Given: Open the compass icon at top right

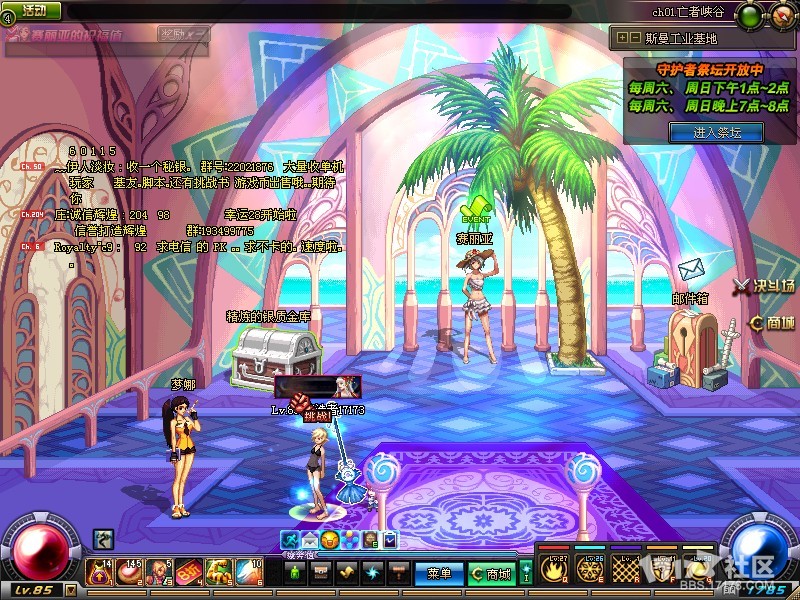Looking at the screenshot, I should pyautogui.click(x=780, y=15).
